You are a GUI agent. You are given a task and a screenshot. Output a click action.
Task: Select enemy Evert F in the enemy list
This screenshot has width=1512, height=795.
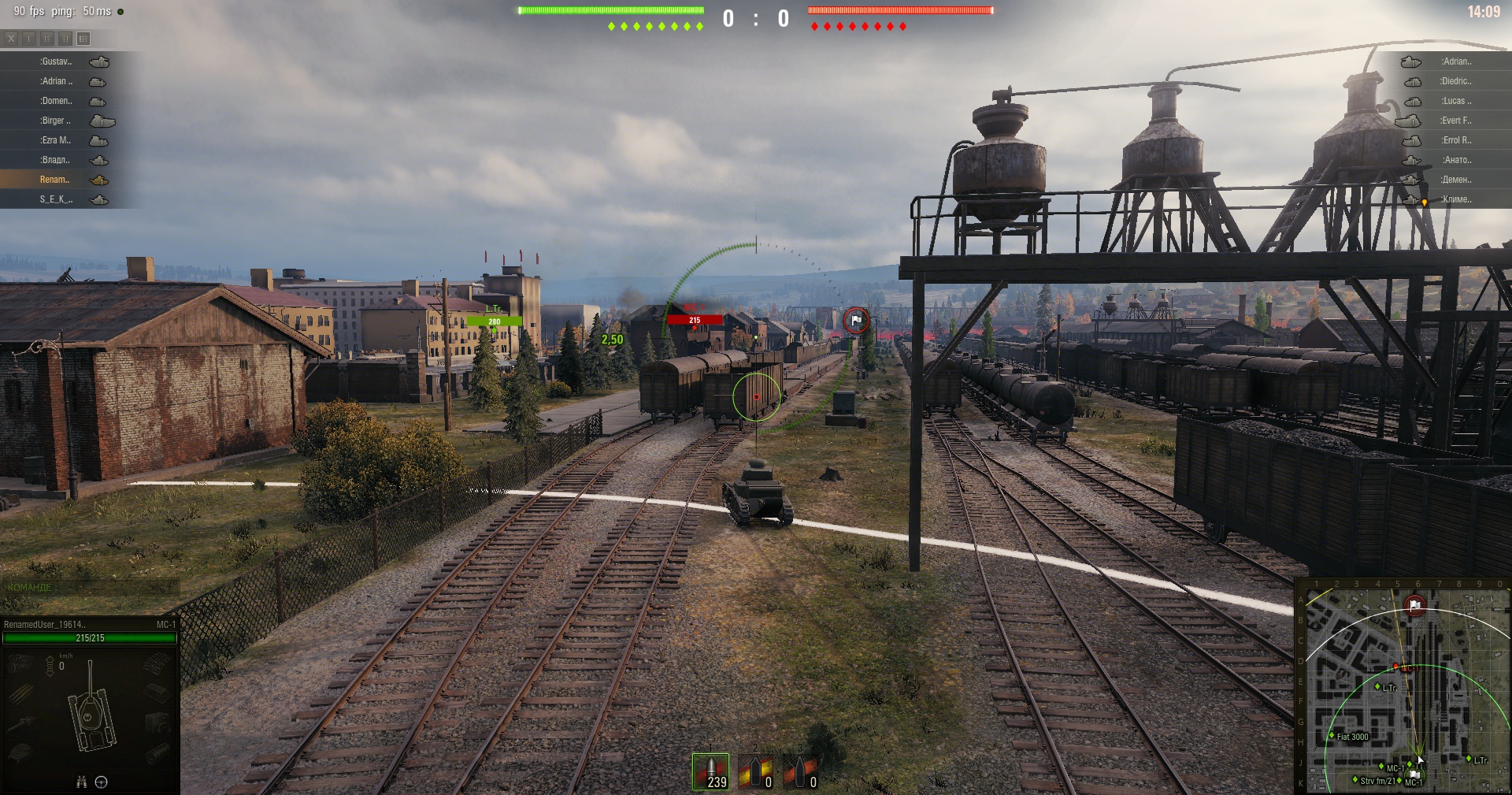[1455, 121]
